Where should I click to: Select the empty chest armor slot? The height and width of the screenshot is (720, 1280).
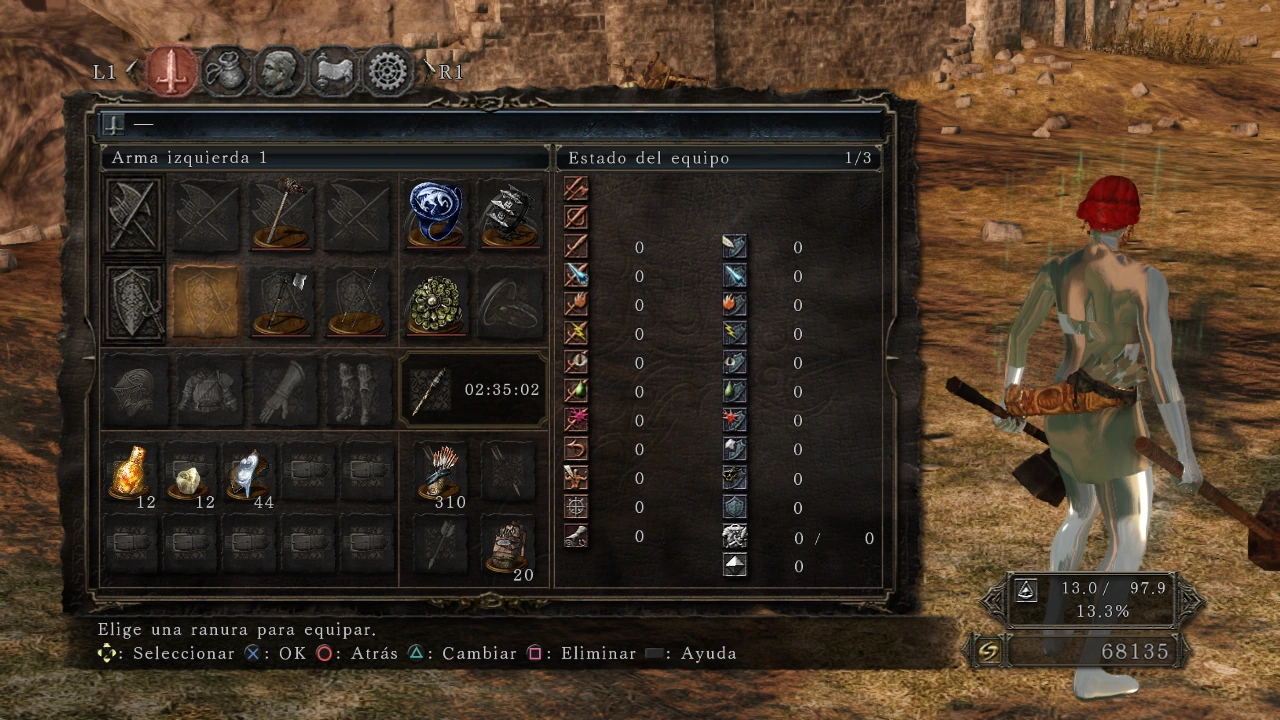pyautogui.click(x=208, y=389)
